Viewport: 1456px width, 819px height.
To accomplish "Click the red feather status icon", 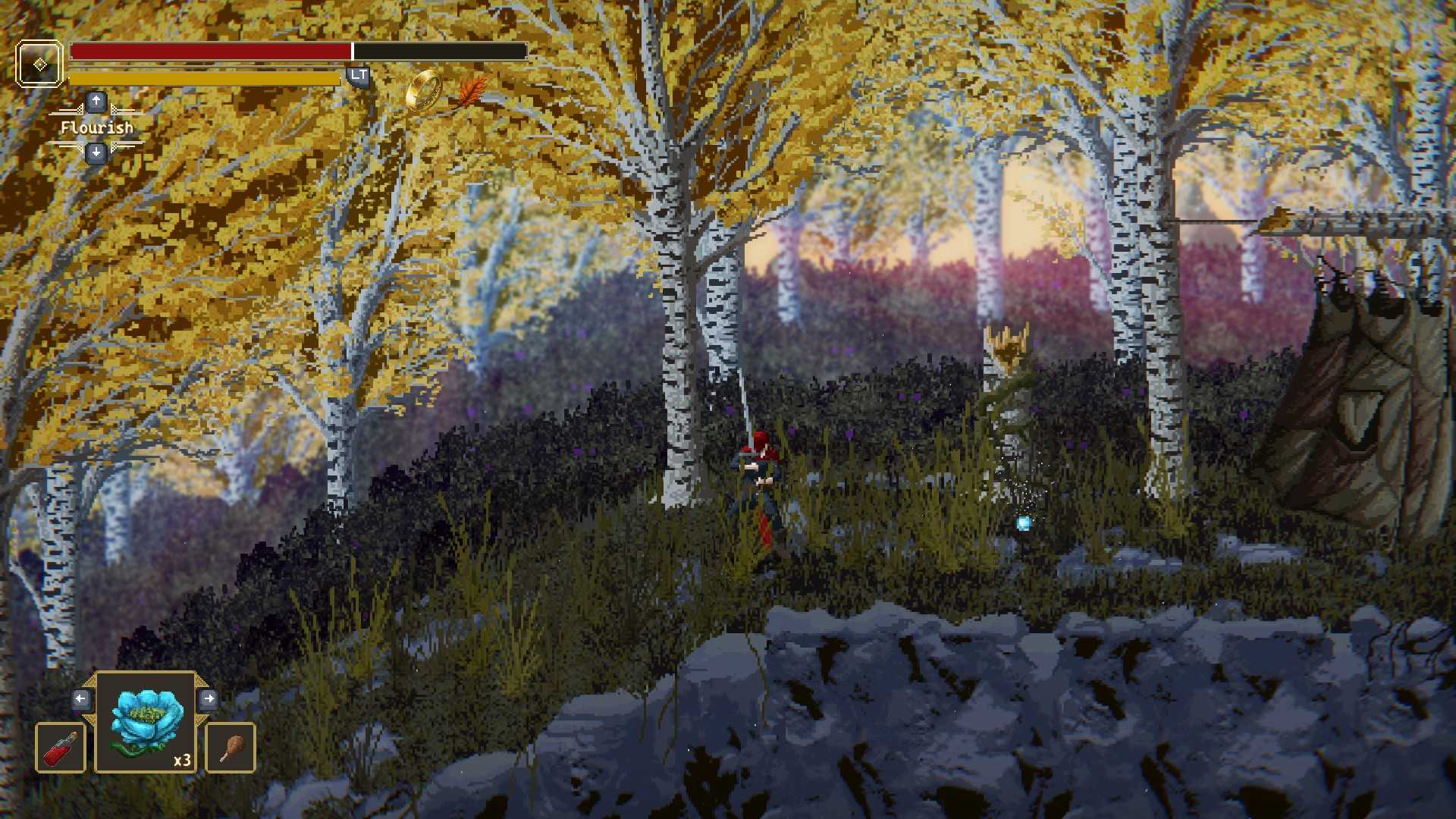I will click(472, 93).
